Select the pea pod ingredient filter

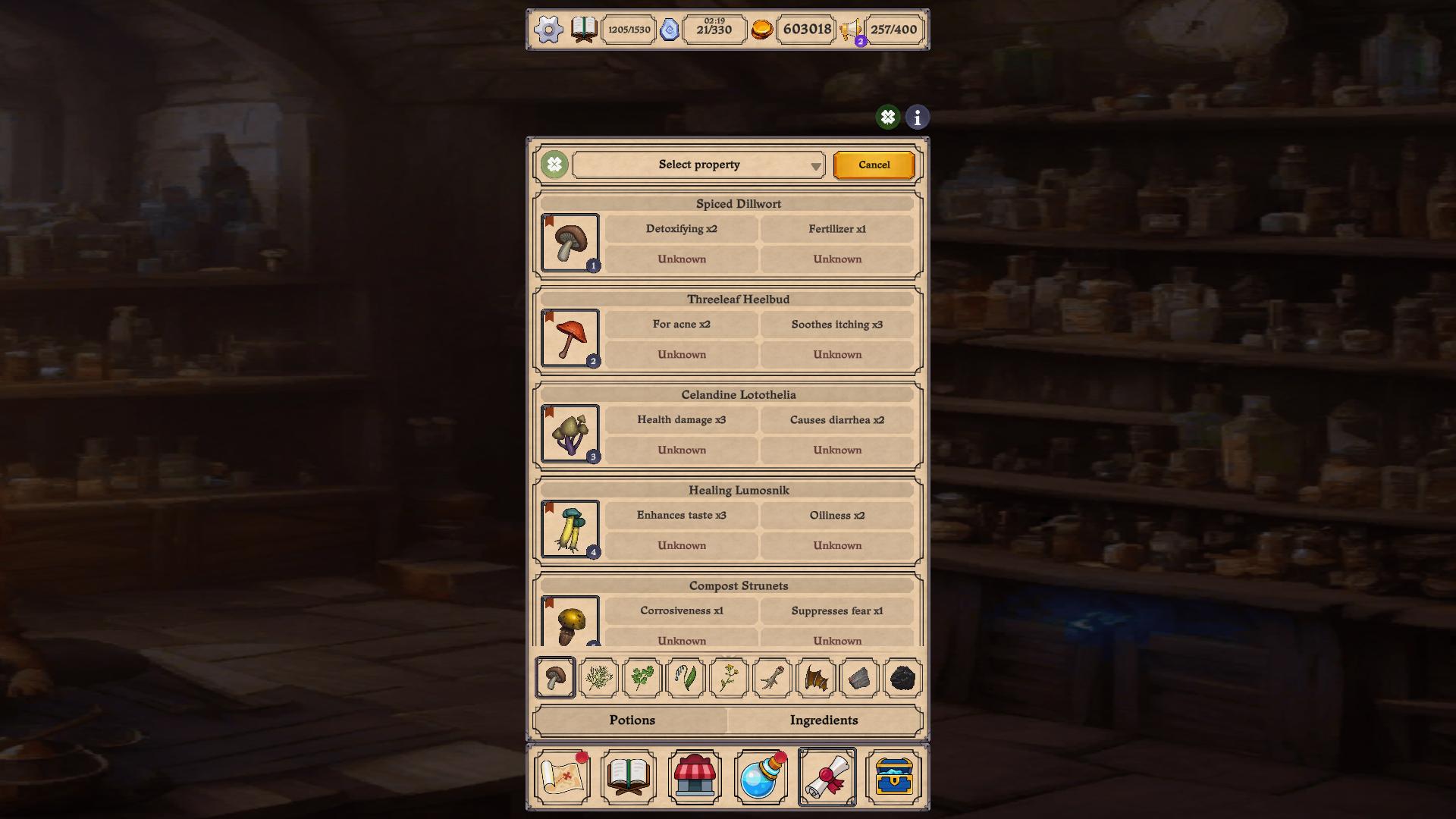(685, 679)
